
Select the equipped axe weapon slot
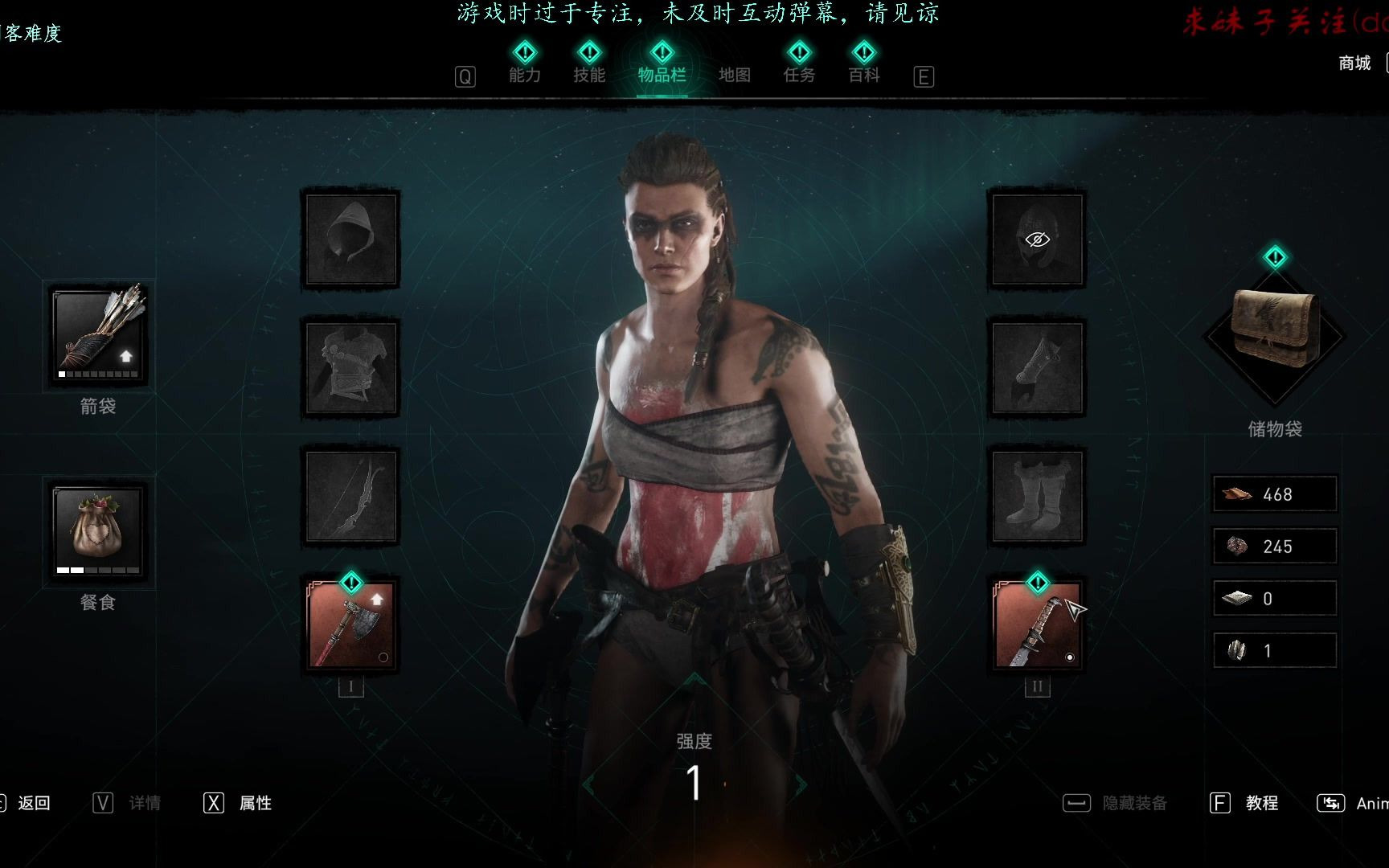[350, 625]
